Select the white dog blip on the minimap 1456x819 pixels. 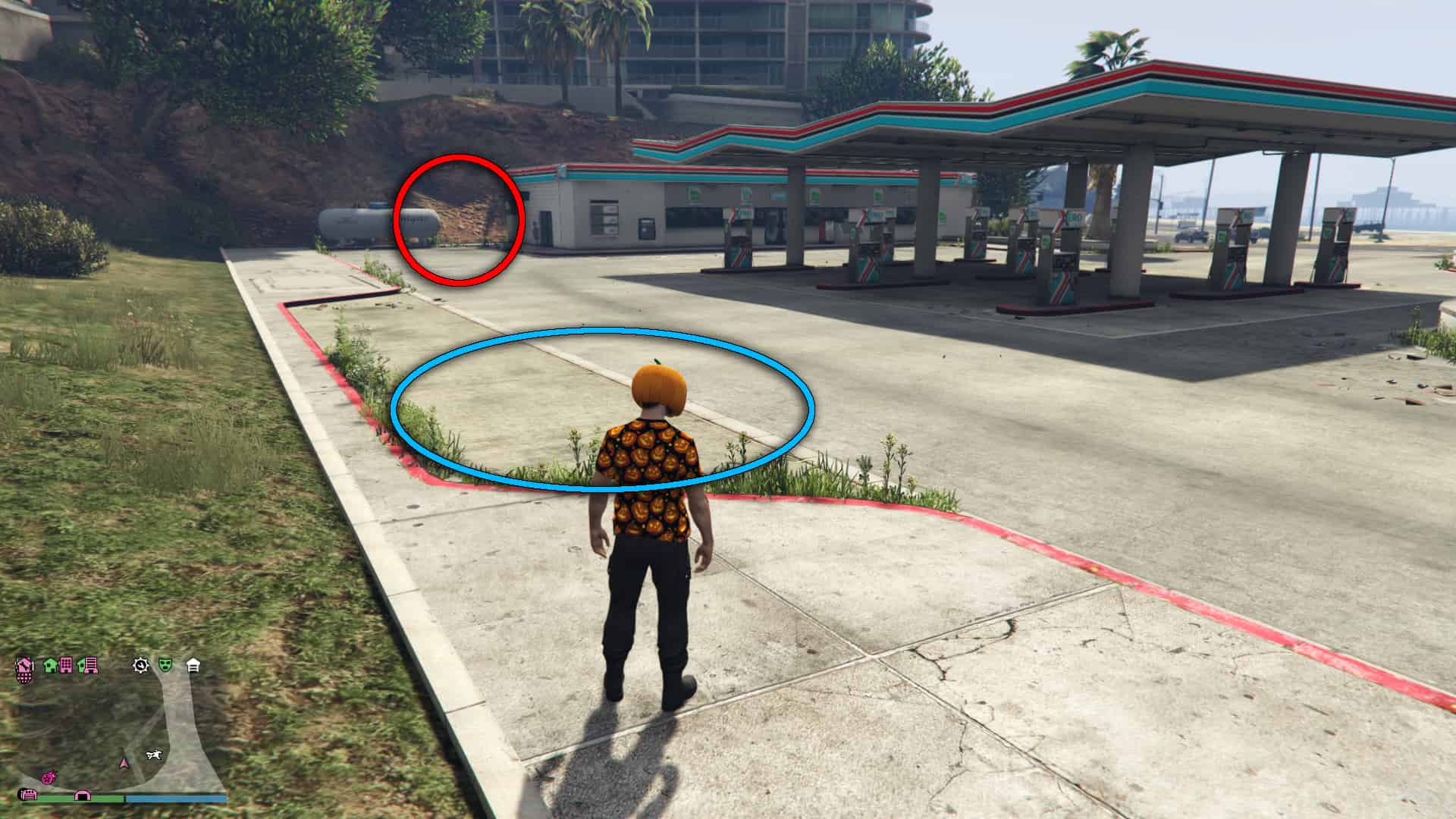tap(155, 755)
